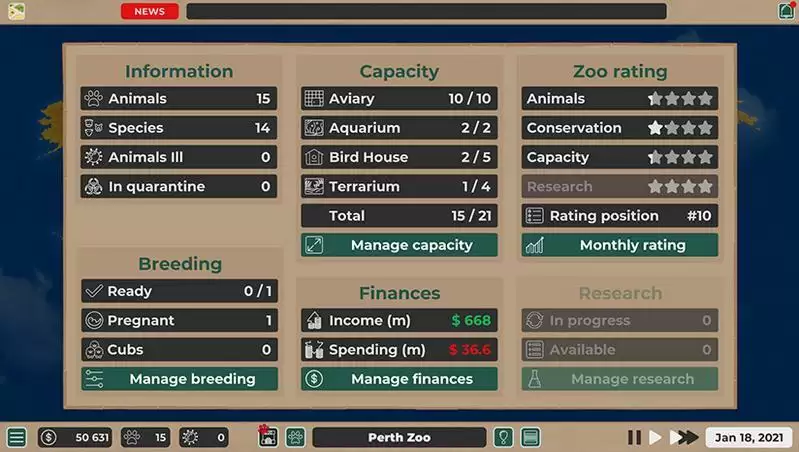Set game speed to normal play
The image size is (799, 452).
click(656, 437)
